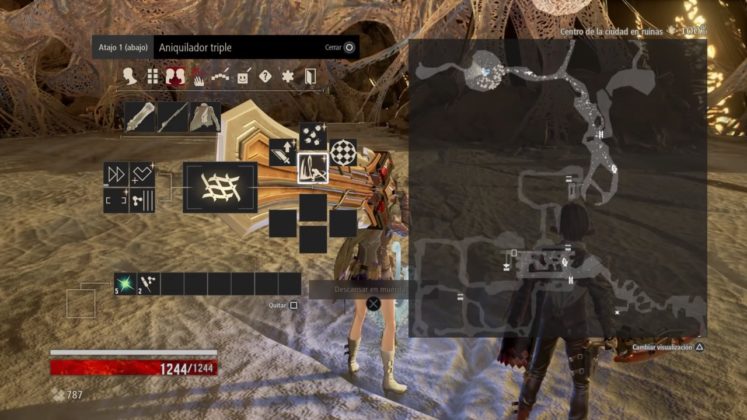Choose the highlighted Aniquilador triple gift

tap(313, 168)
